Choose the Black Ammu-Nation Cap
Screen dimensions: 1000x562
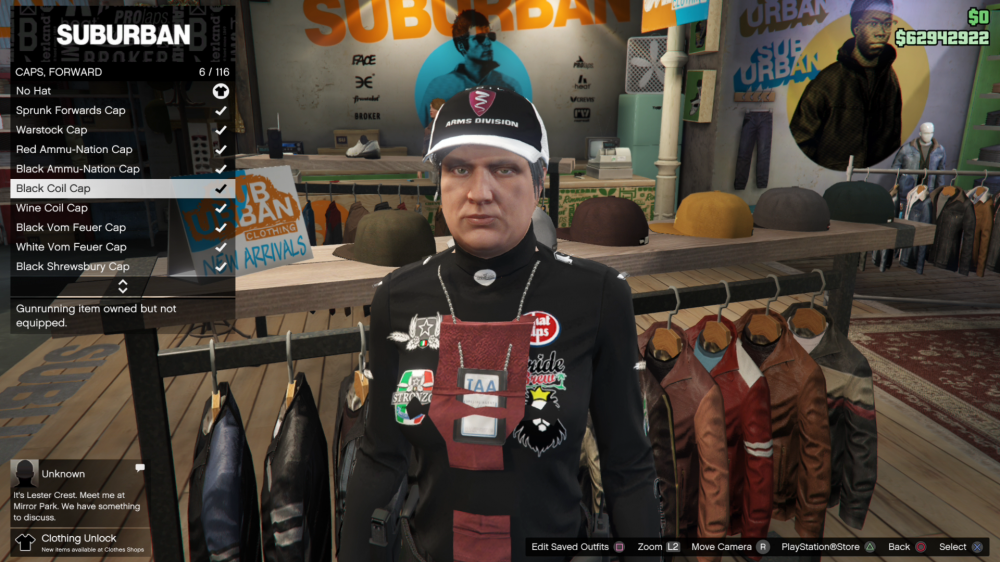click(122, 169)
